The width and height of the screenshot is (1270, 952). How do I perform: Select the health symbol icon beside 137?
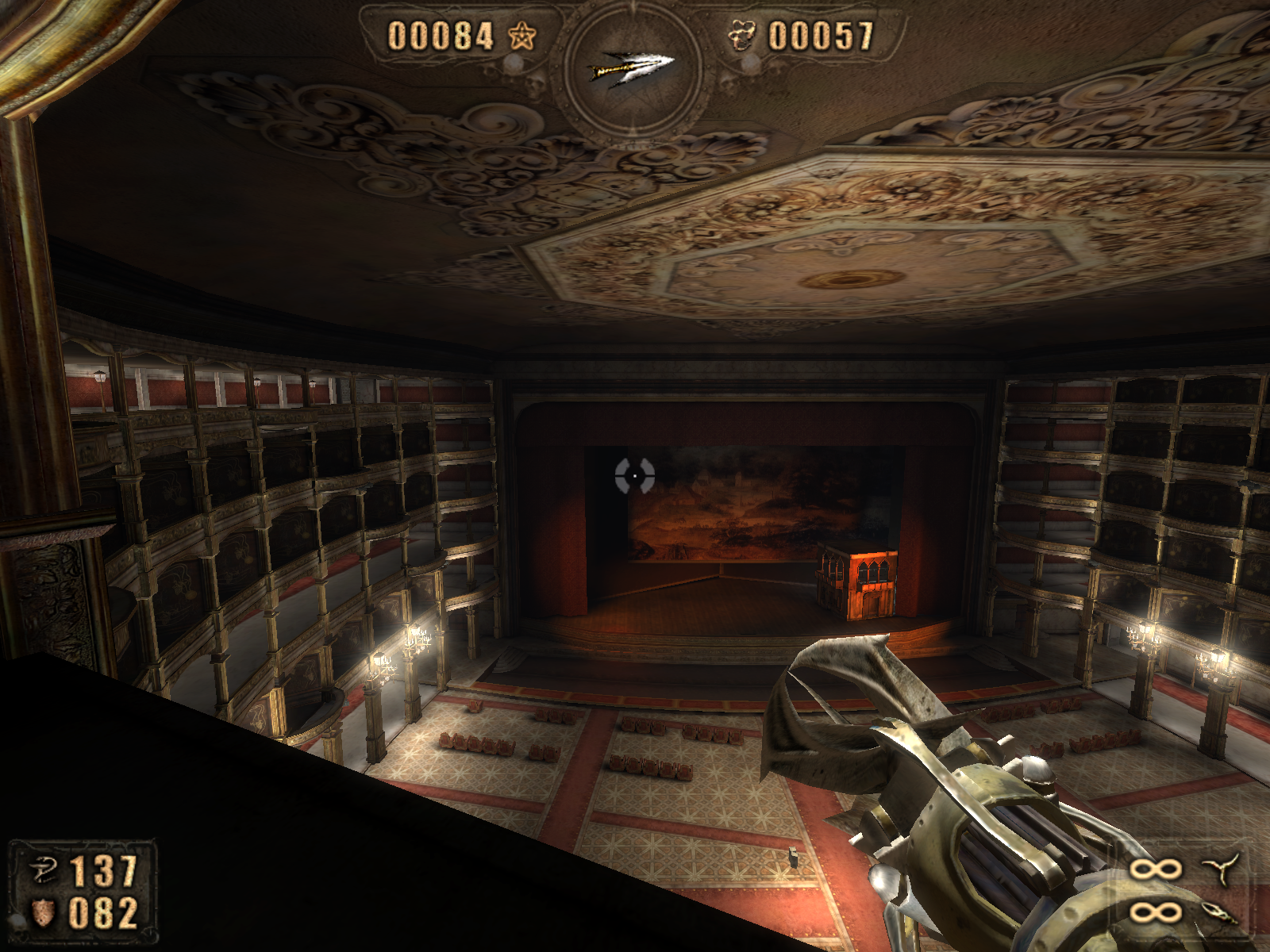pyautogui.click(x=43, y=870)
